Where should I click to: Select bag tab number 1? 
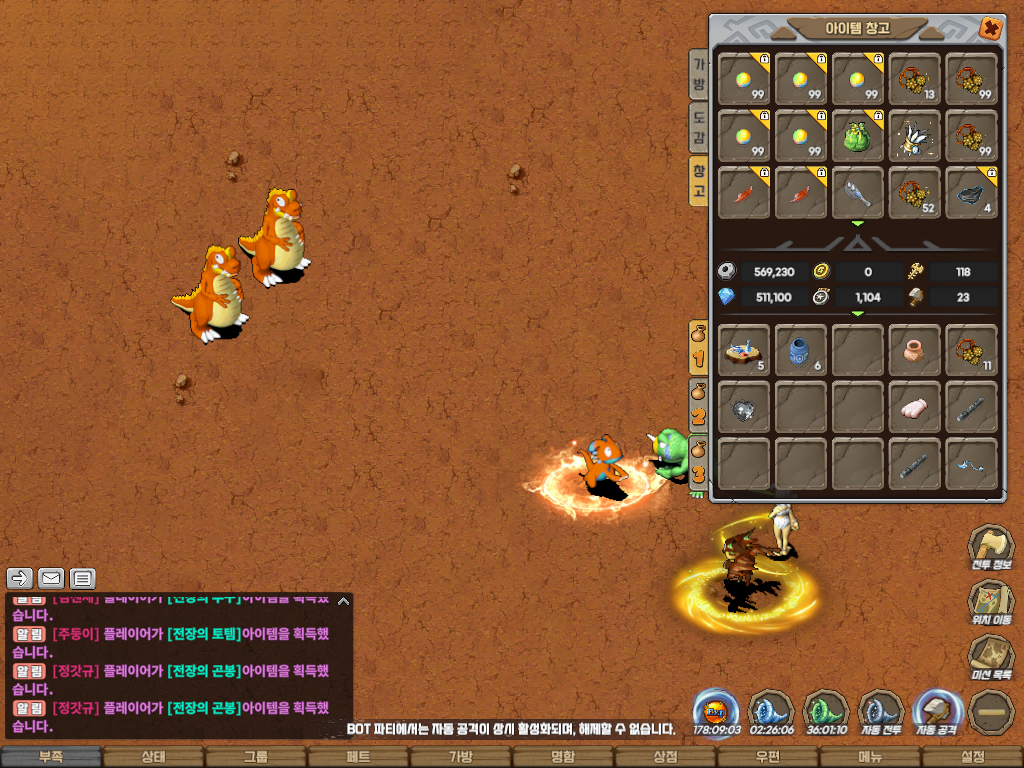tap(699, 347)
